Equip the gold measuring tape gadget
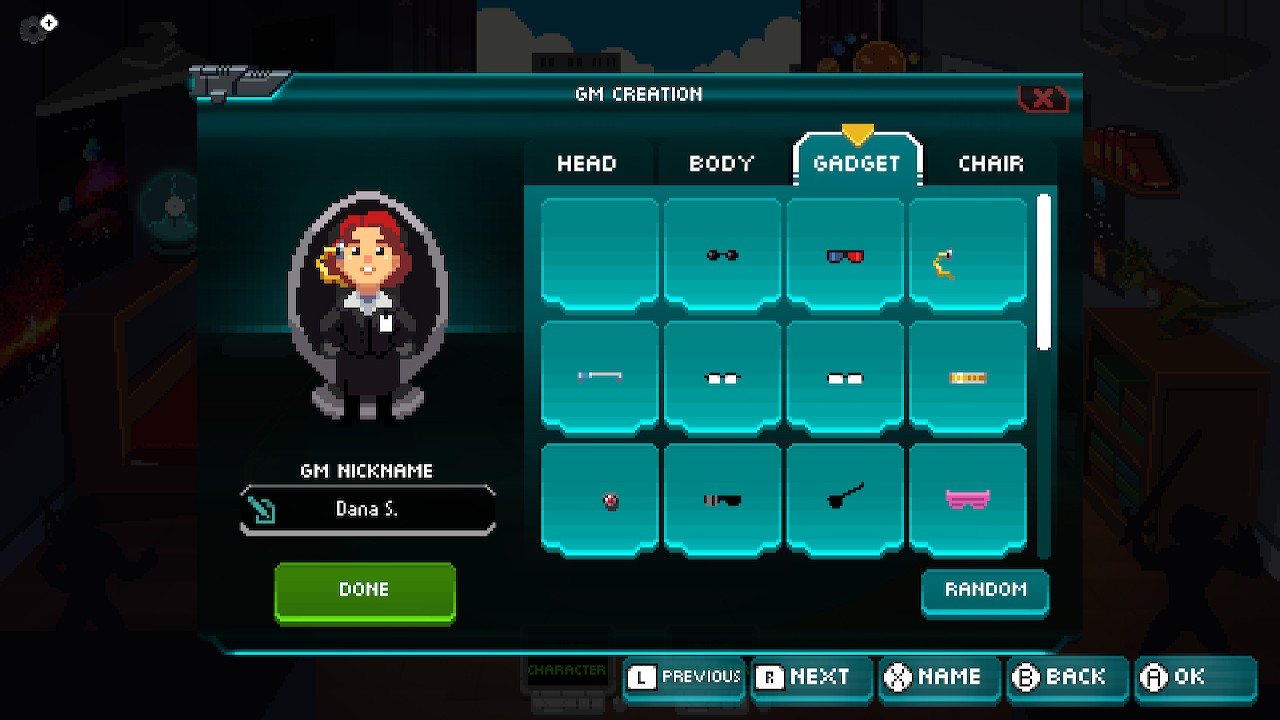Viewport: 1280px width, 720px height. (968, 377)
